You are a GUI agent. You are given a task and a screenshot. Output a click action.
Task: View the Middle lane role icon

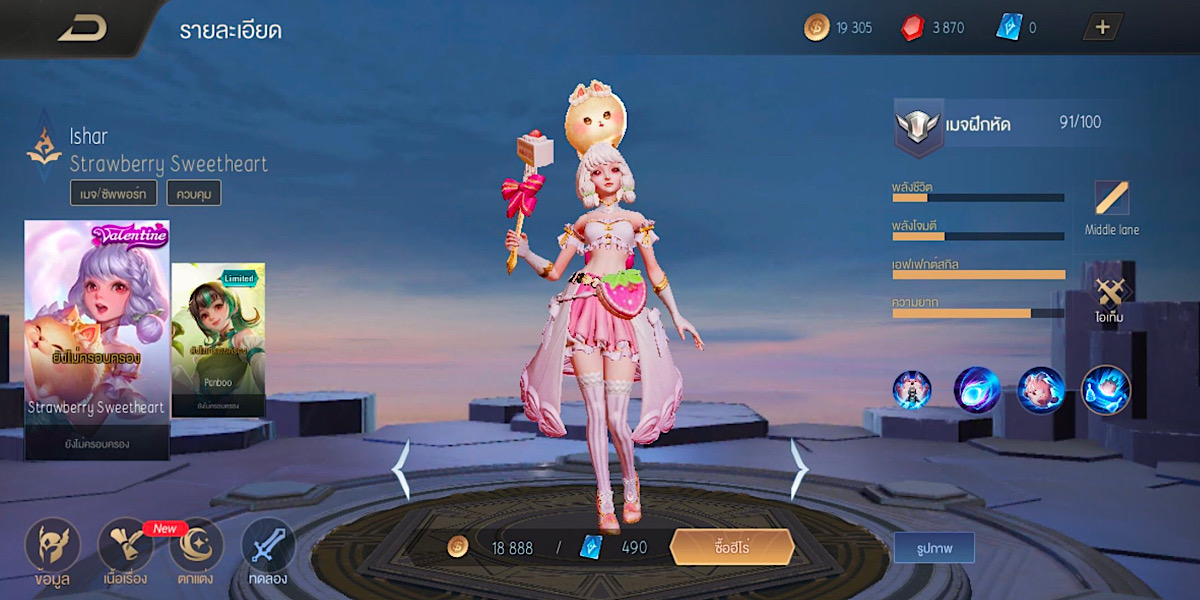click(1111, 207)
